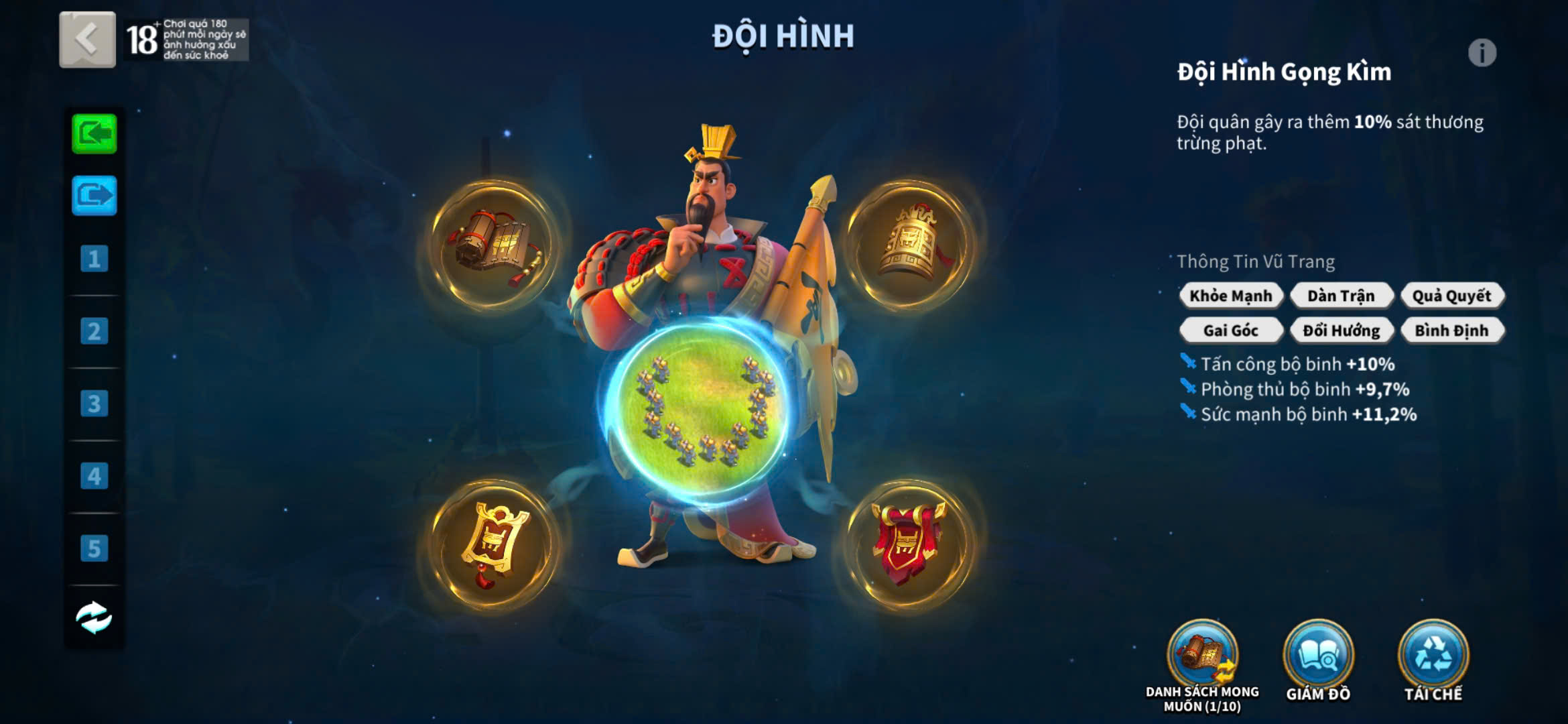
Task: Click the white refresh arrows icon
Action: [94, 617]
